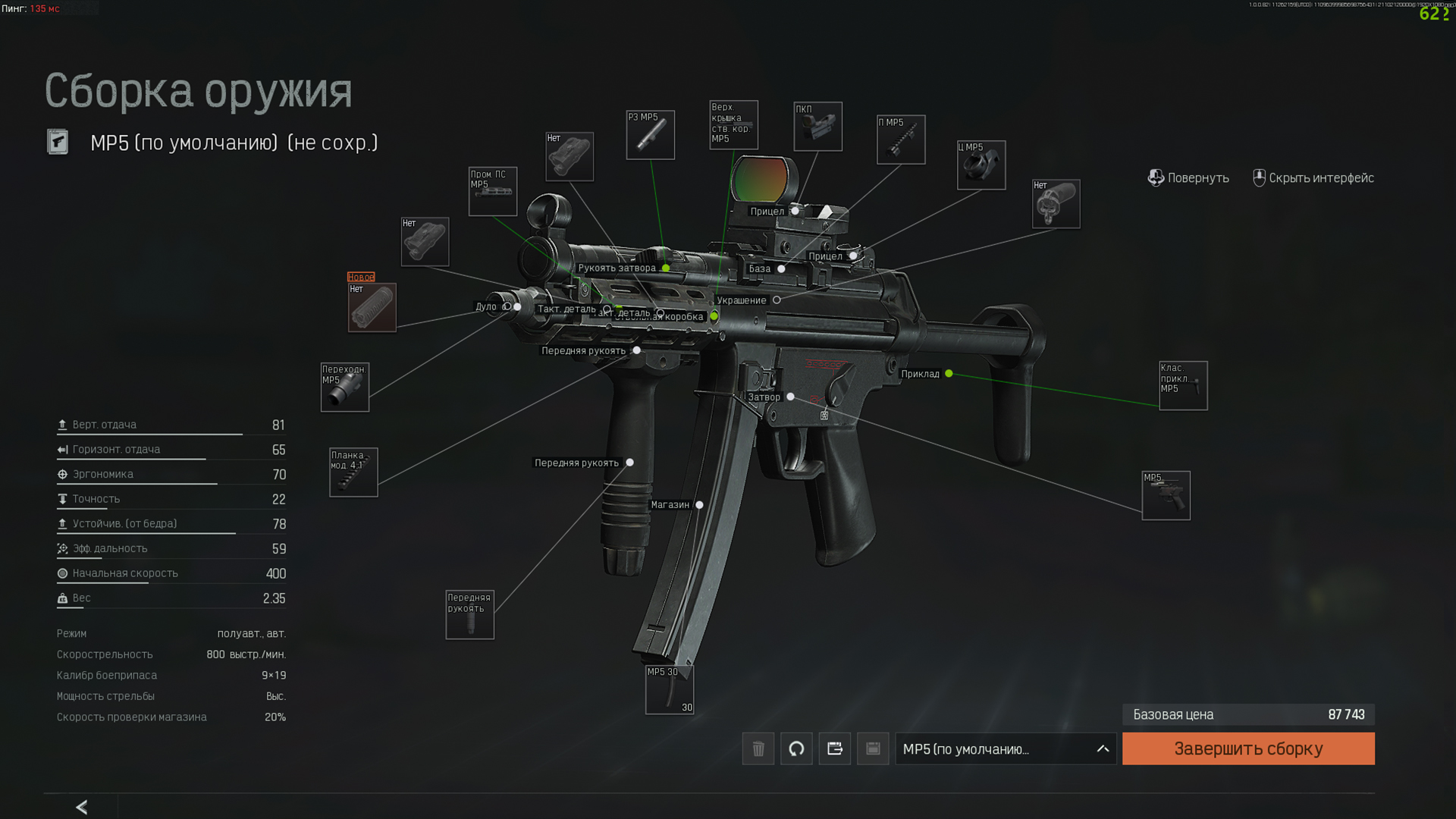This screenshot has width=1456, height=819.
Task: Reset the build with circular arrow
Action: [796, 748]
